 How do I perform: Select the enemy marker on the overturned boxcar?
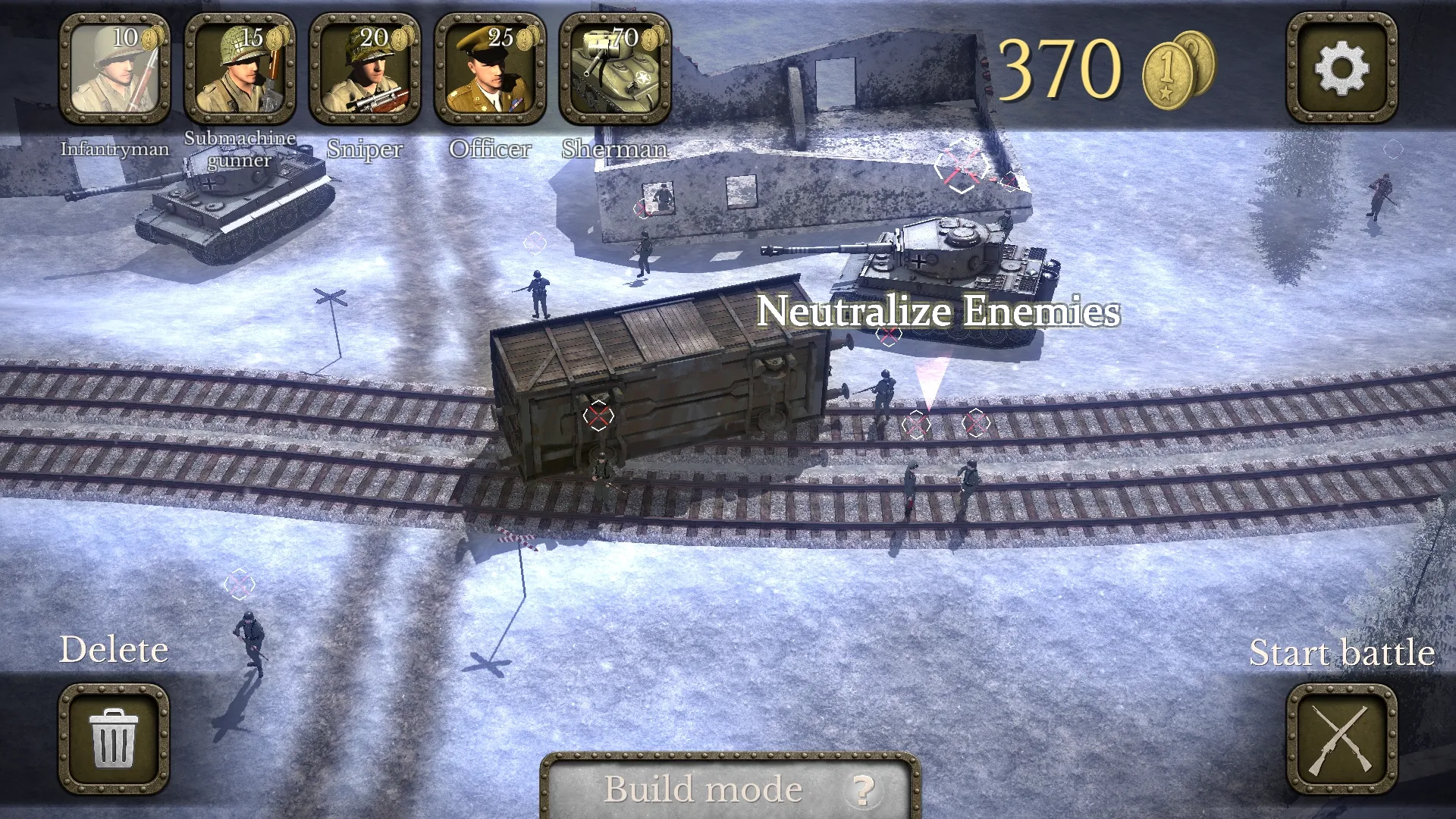tap(598, 416)
